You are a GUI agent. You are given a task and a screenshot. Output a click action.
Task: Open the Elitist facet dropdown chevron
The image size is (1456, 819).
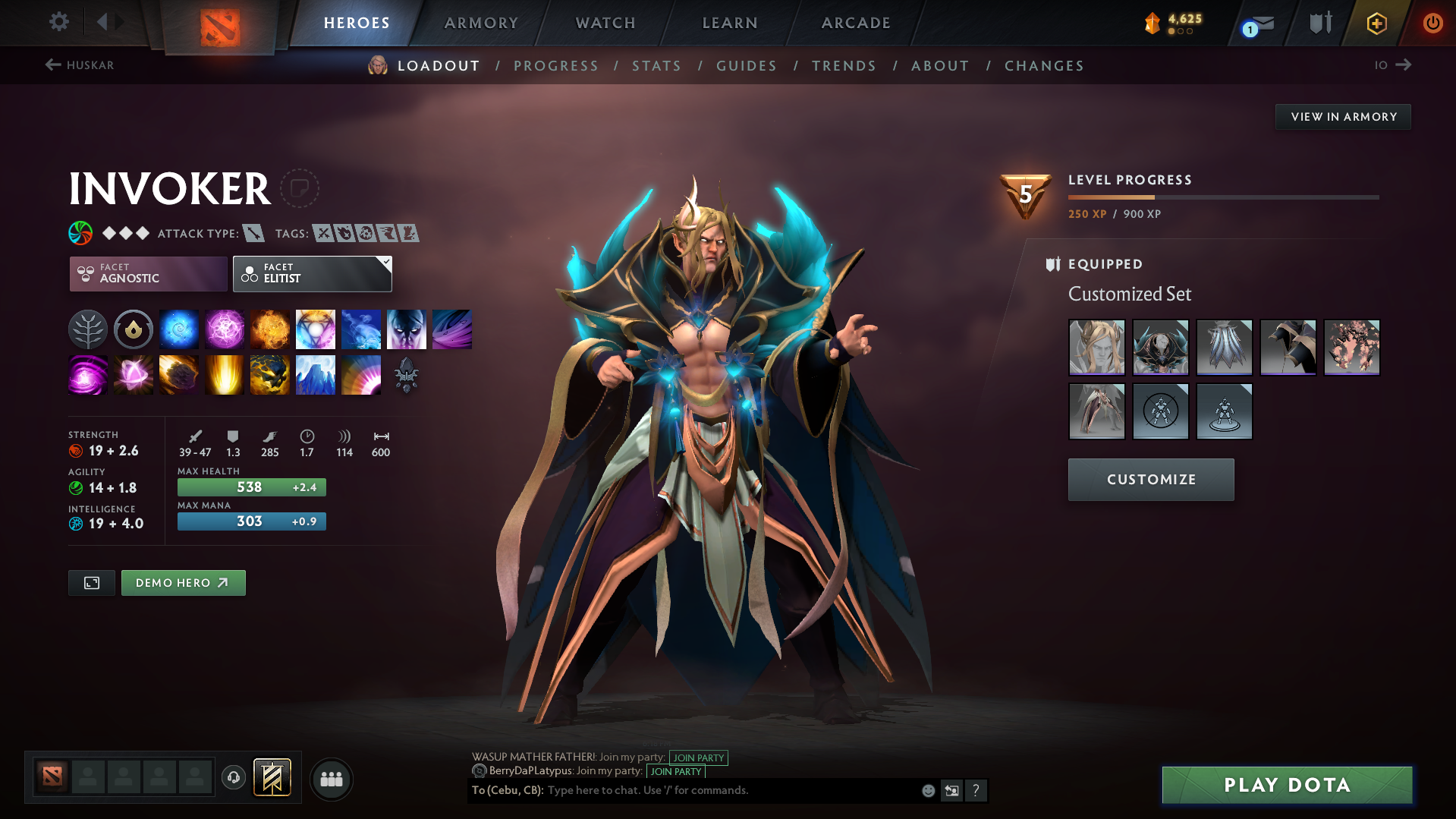[385, 263]
